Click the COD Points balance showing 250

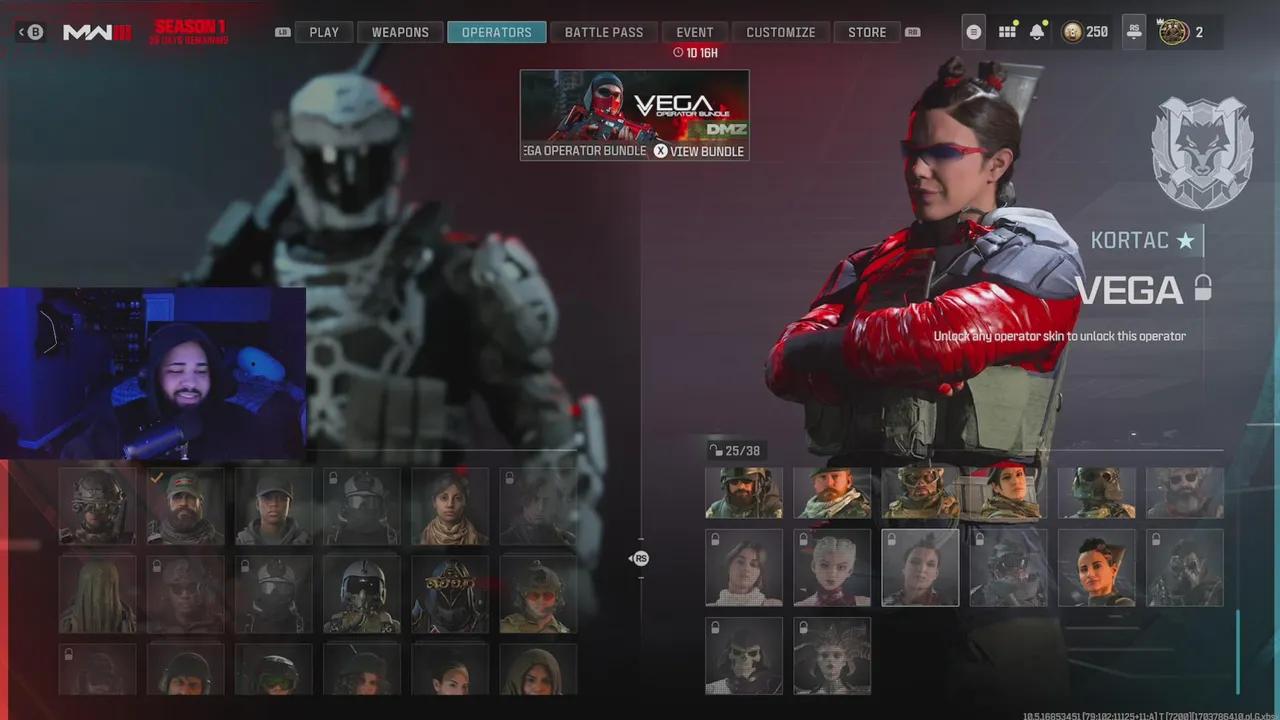pos(1086,31)
